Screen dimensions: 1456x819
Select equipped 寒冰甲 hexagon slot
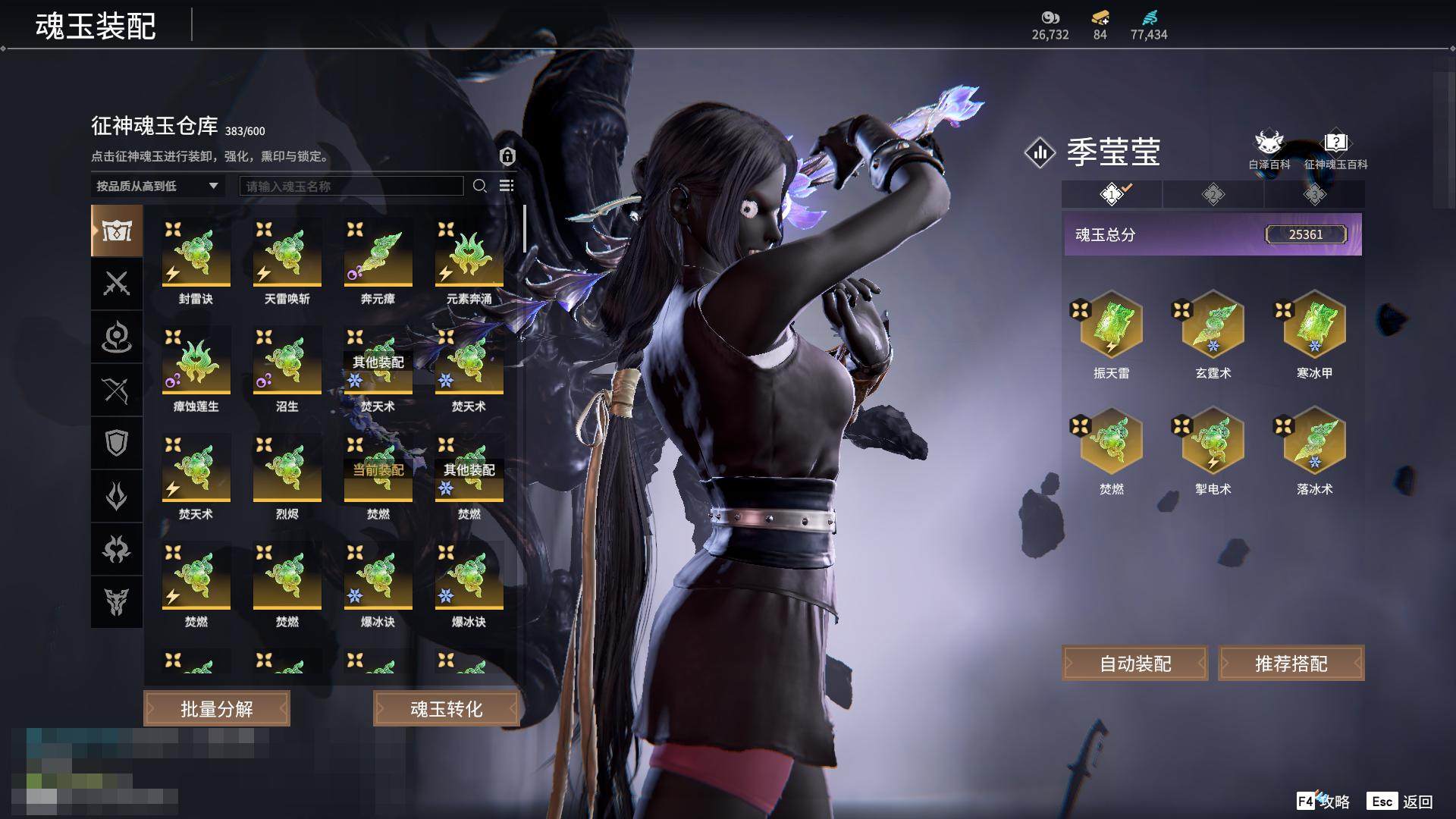(x=1314, y=326)
